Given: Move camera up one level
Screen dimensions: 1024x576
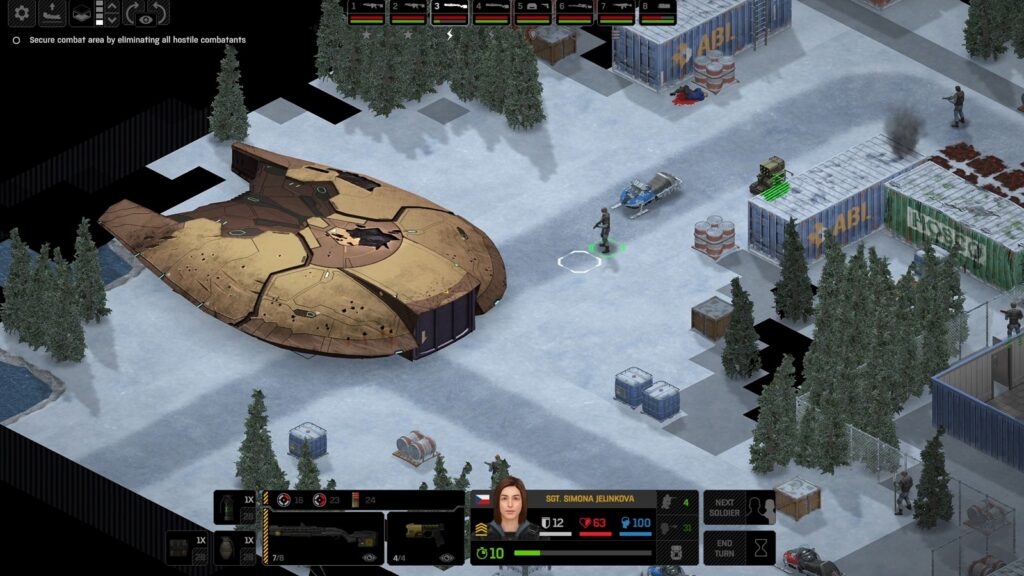Looking at the screenshot, I should 112,7.
